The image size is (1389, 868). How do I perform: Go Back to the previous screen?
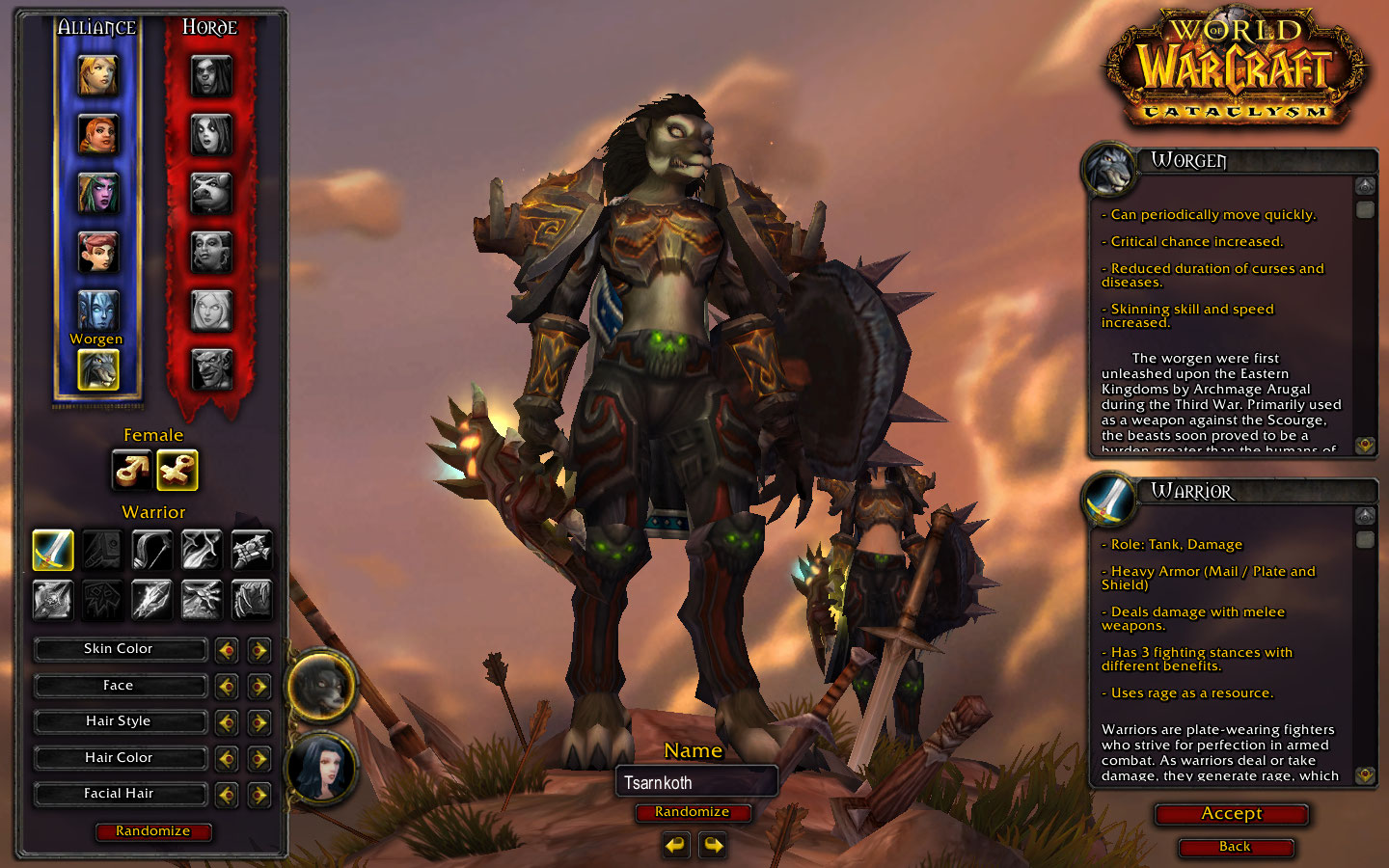(x=1235, y=847)
